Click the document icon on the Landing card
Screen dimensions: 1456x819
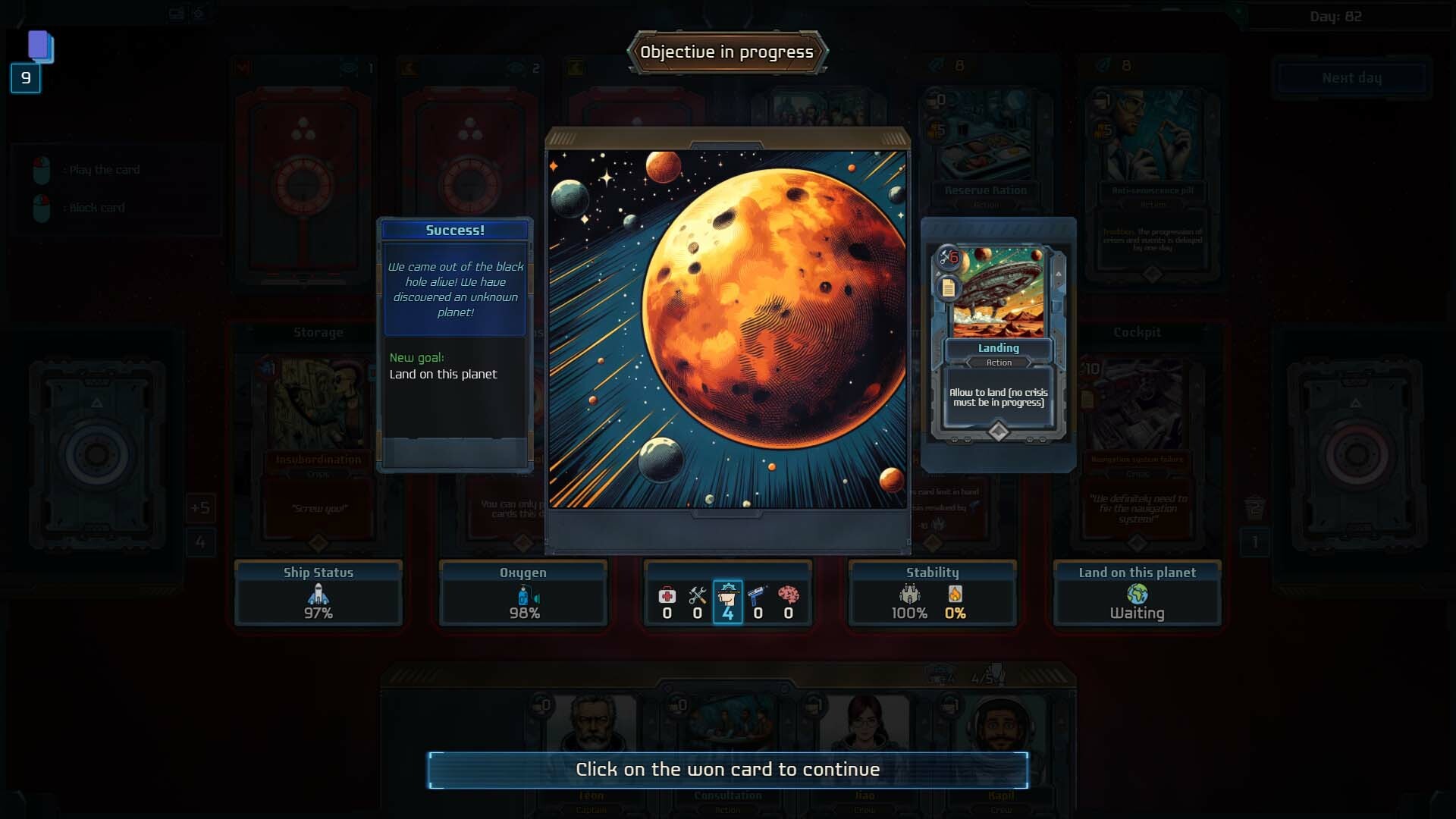948,287
